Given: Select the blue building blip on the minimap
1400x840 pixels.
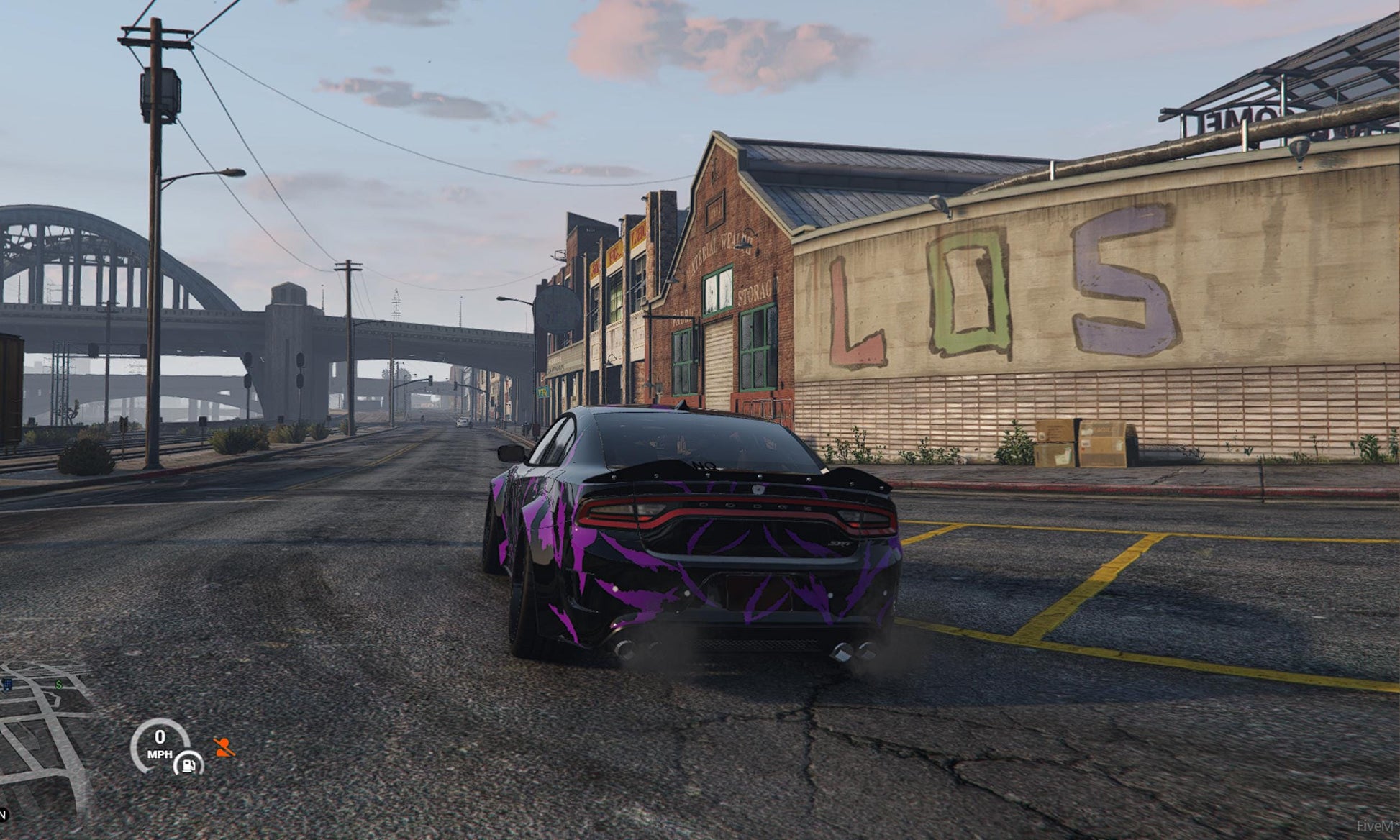Looking at the screenshot, I should coord(7,685).
